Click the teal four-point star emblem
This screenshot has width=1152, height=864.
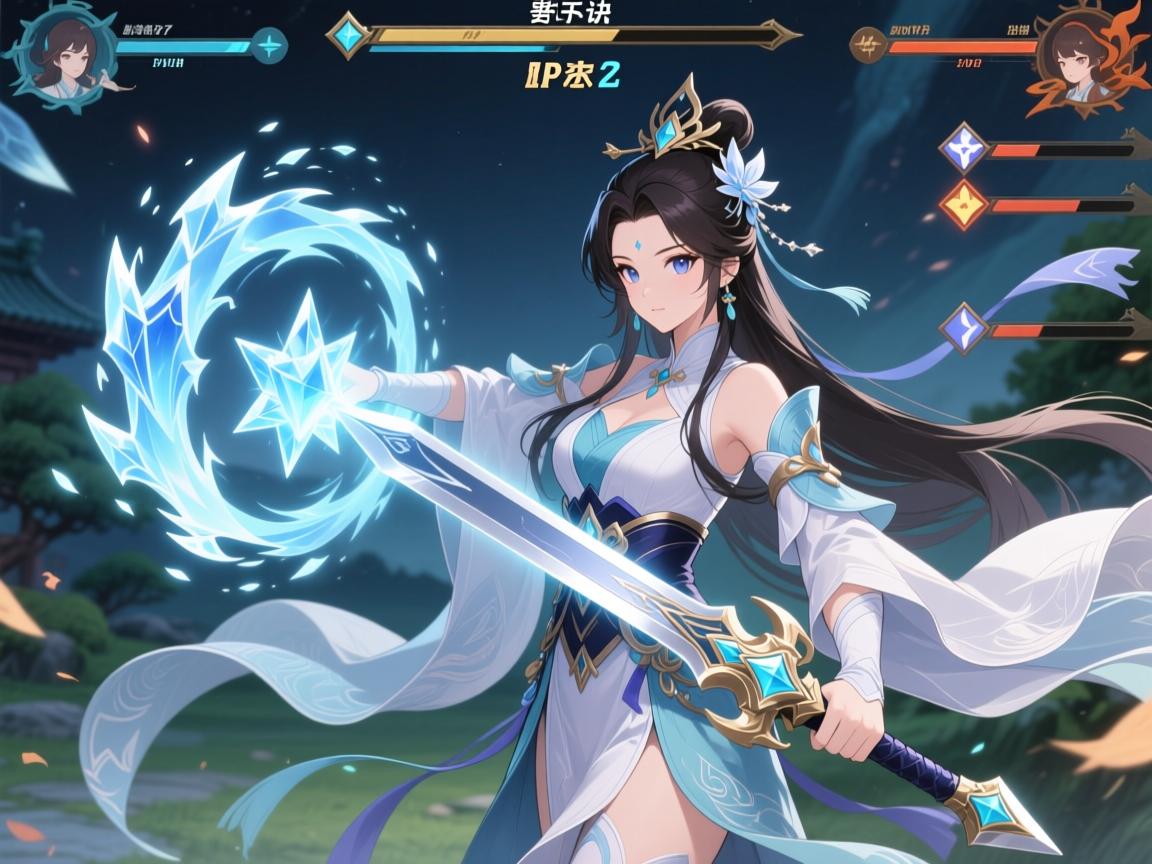(x=268, y=45)
